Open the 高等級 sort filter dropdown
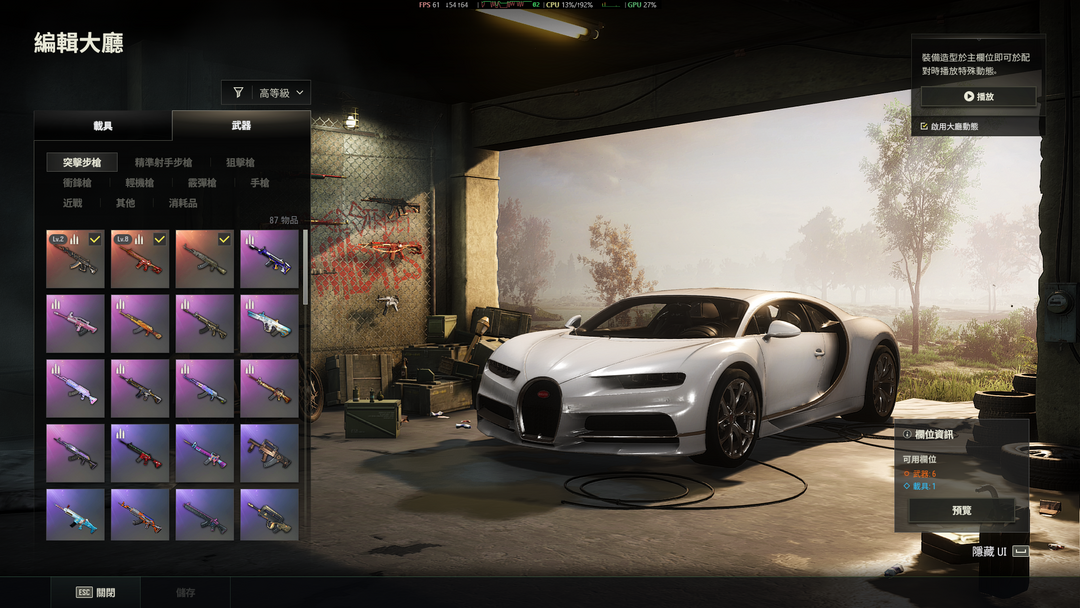Viewport: 1080px width, 608px height. (x=266, y=93)
